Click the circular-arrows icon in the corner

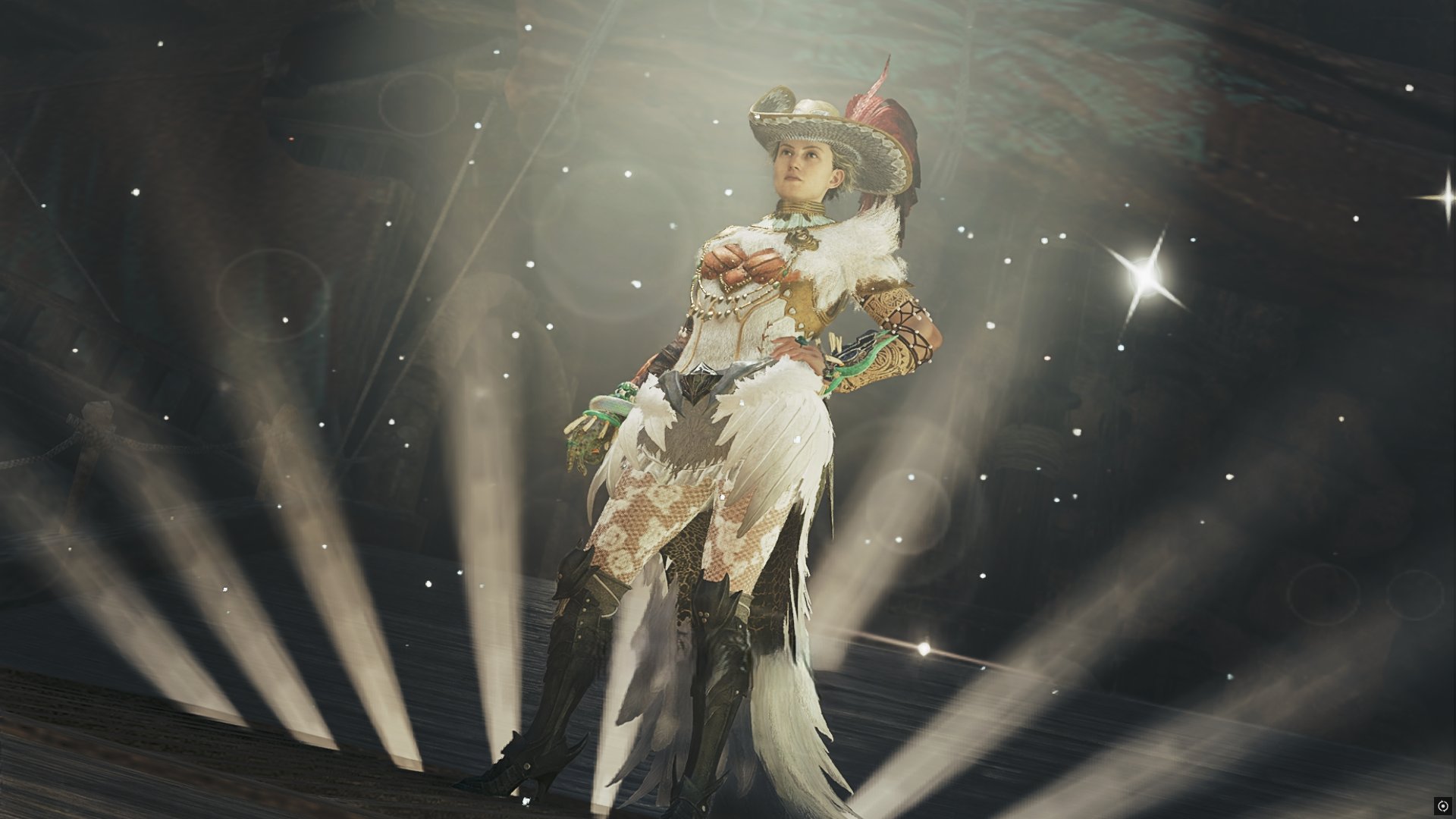(1442, 805)
